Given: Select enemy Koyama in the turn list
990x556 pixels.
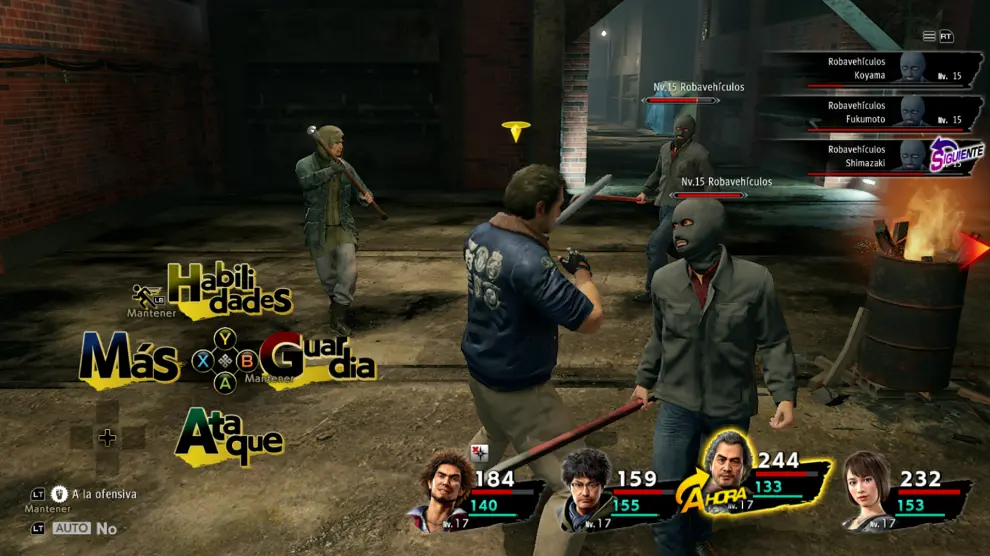Looking at the screenshot, I should click(892, 68).
